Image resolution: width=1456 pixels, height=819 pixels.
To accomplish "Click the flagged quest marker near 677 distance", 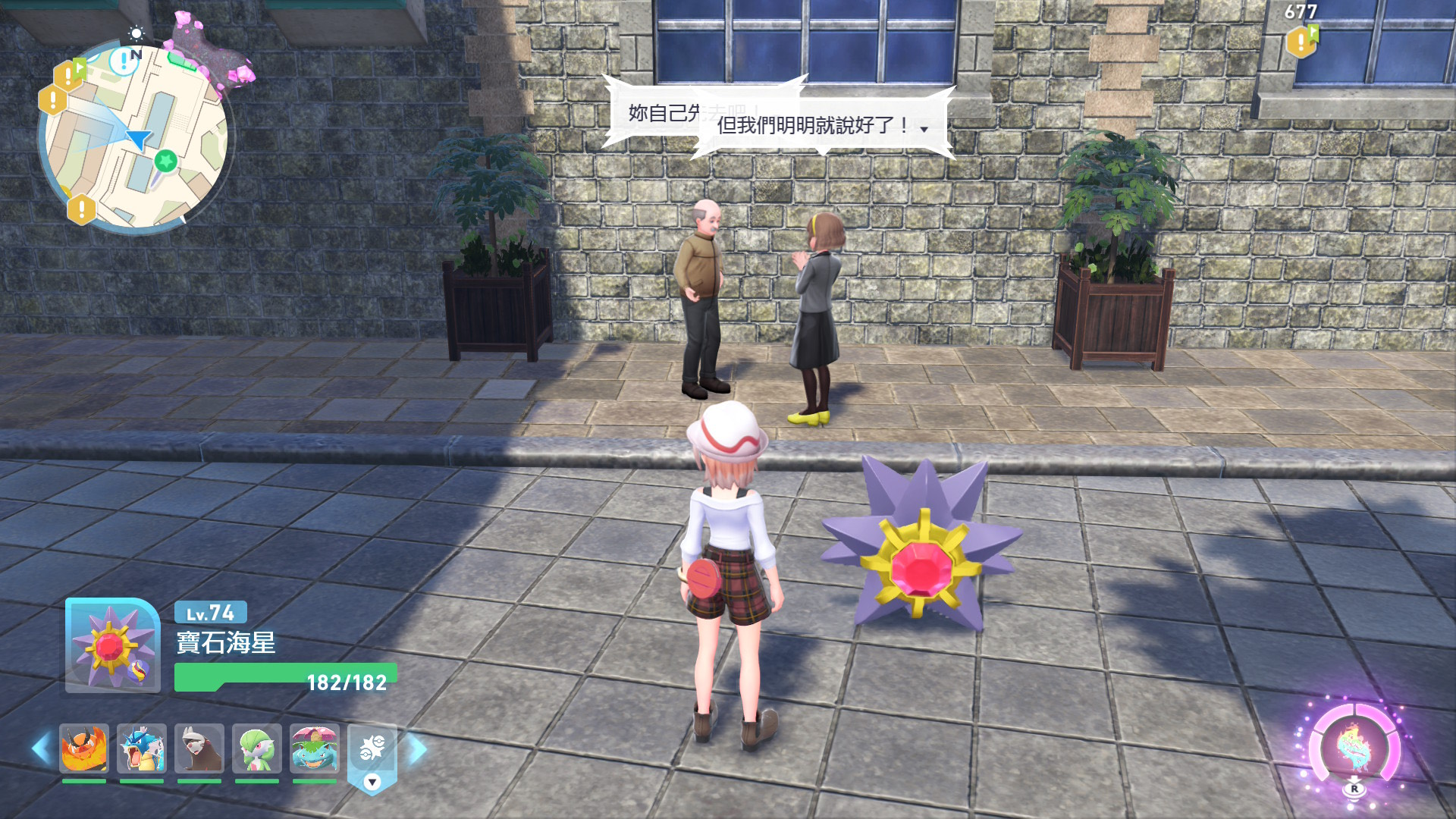I will tap(1302, 41).
